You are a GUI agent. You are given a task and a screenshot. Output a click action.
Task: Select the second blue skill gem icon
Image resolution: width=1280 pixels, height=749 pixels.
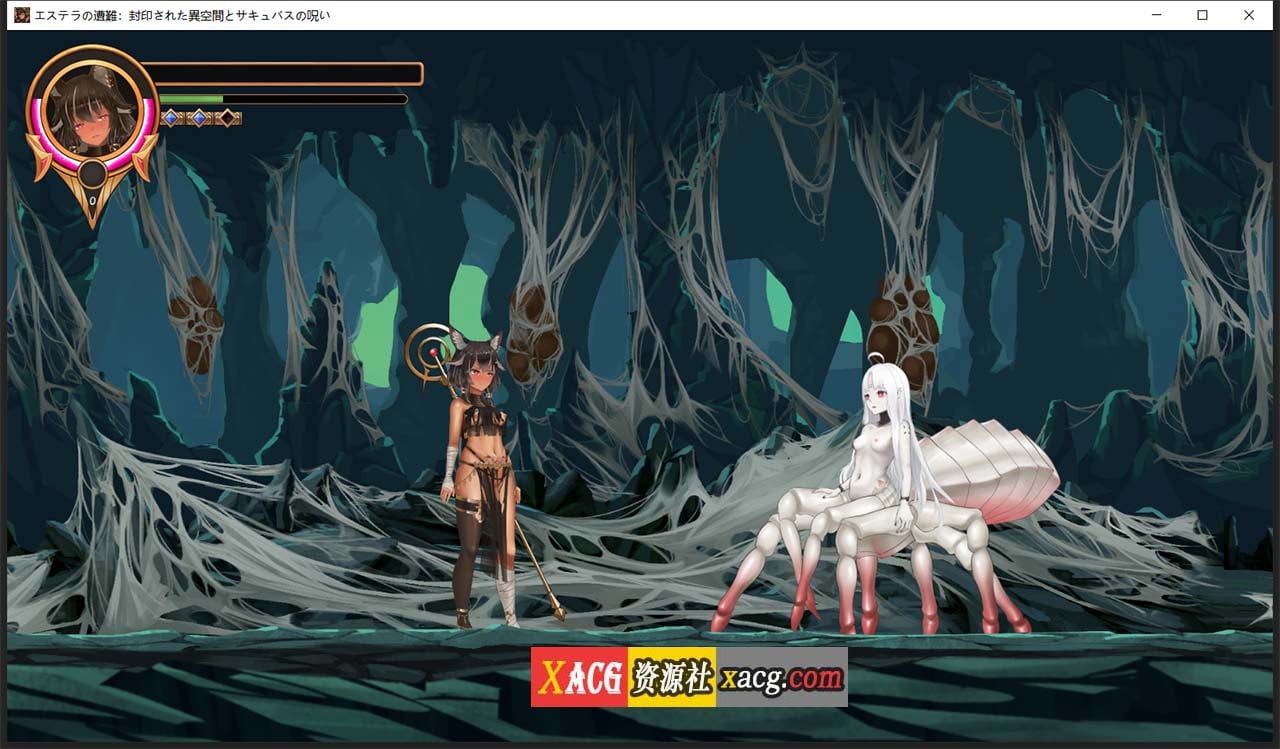tap(199, 117)
